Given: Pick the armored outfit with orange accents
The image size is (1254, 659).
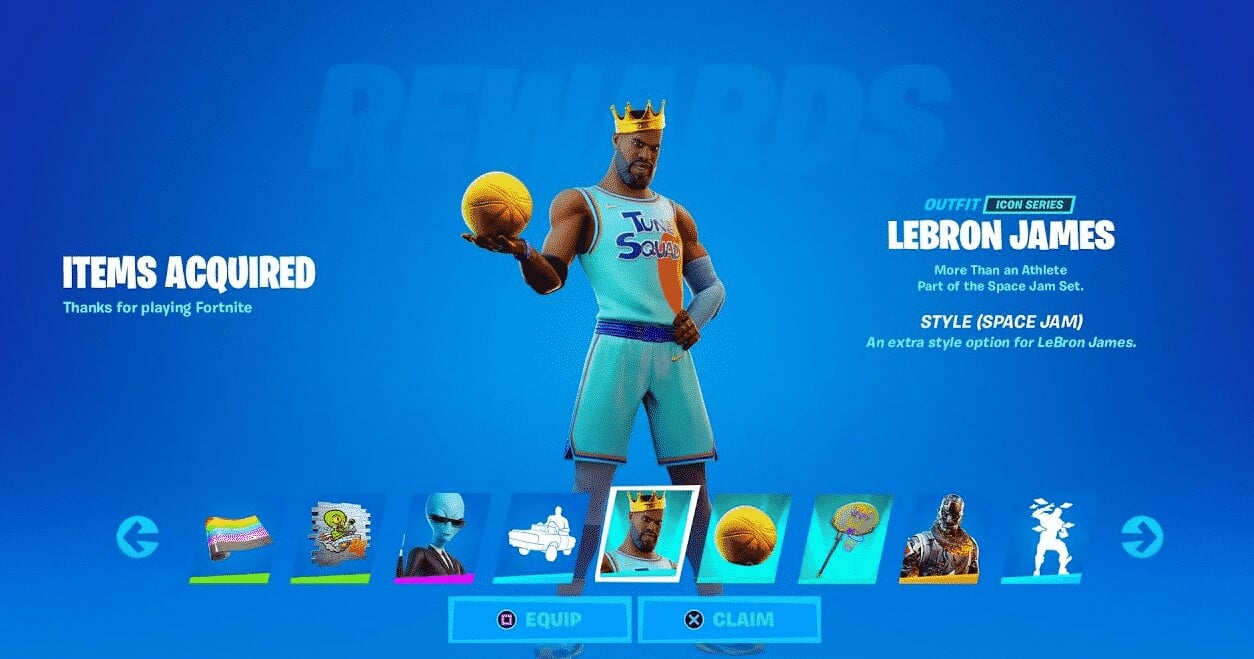Looking at the screenshot, I should point(941,538).
